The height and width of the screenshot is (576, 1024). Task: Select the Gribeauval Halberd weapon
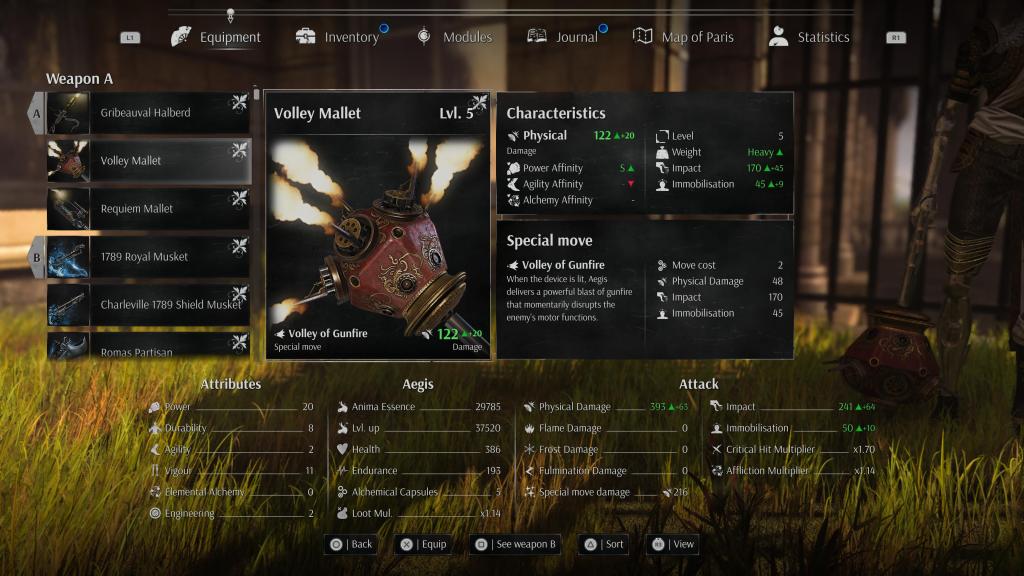coord(148,113)
